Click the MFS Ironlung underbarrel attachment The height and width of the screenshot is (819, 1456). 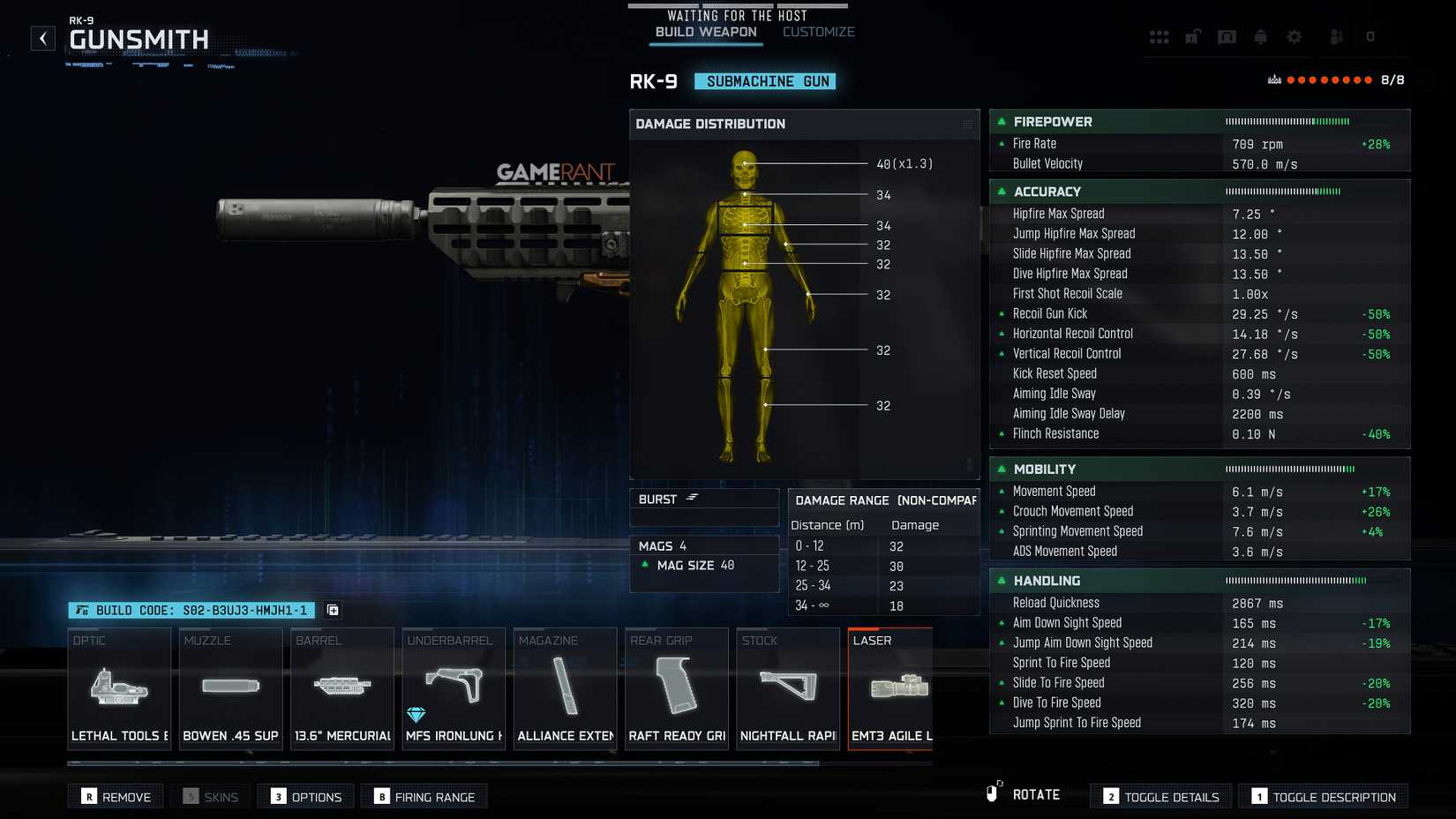(x=453, y=688)
